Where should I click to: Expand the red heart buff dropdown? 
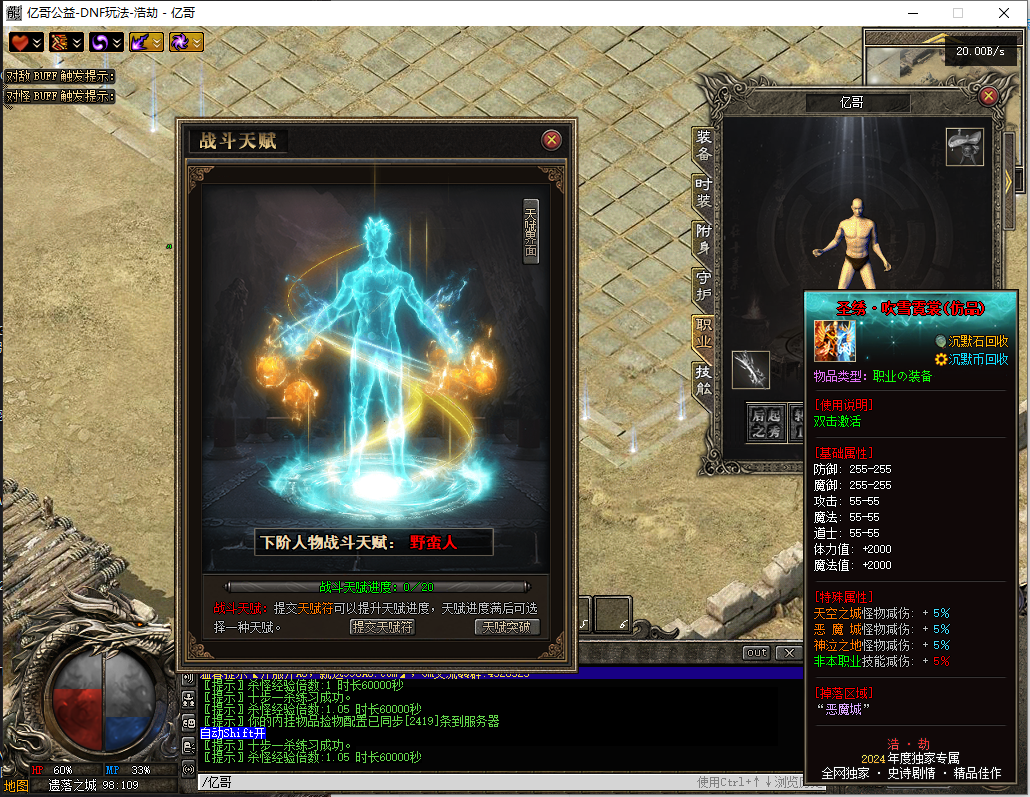click(37, 42)
